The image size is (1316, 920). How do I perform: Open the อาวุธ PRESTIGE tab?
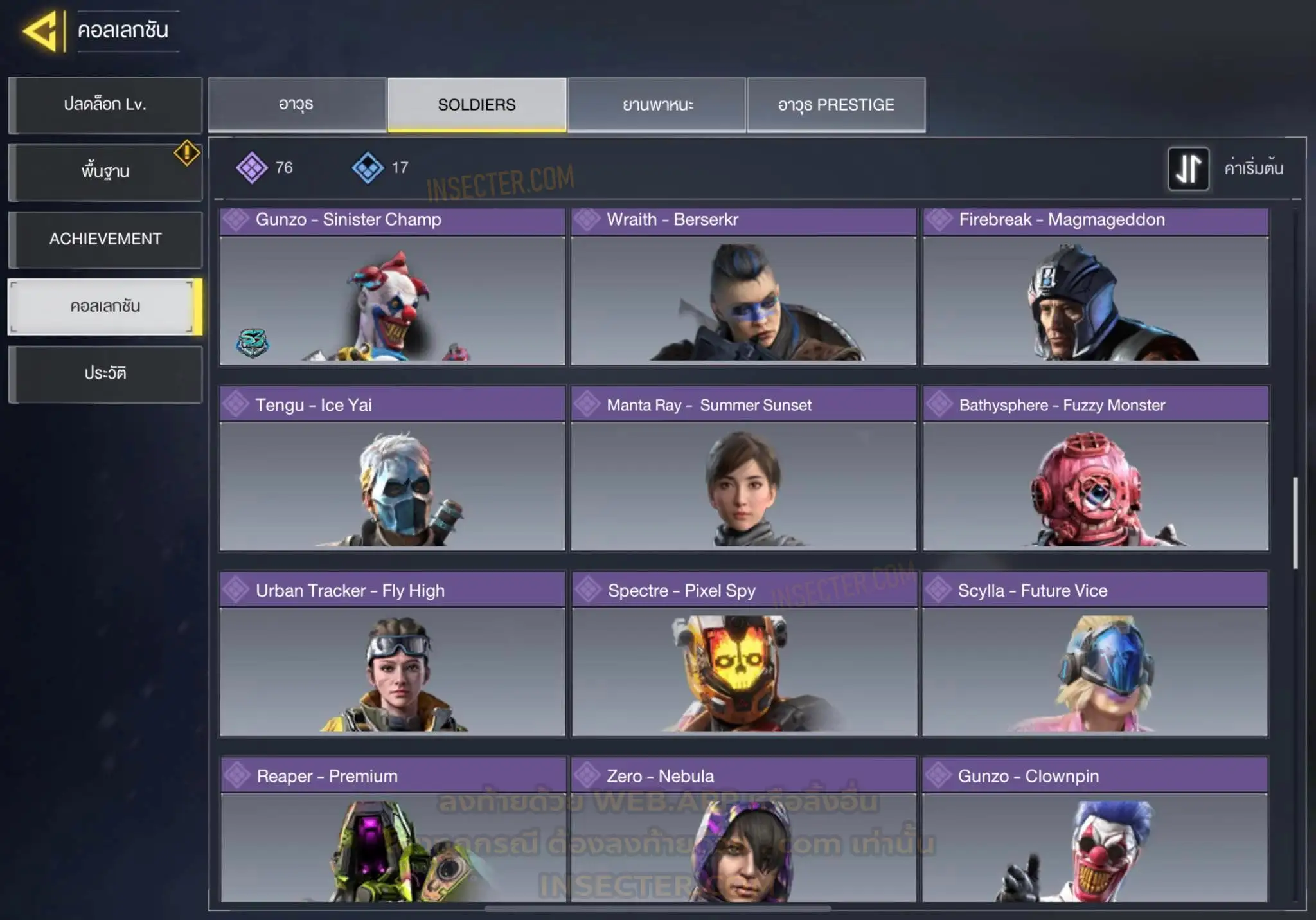(x=836, y=105)
